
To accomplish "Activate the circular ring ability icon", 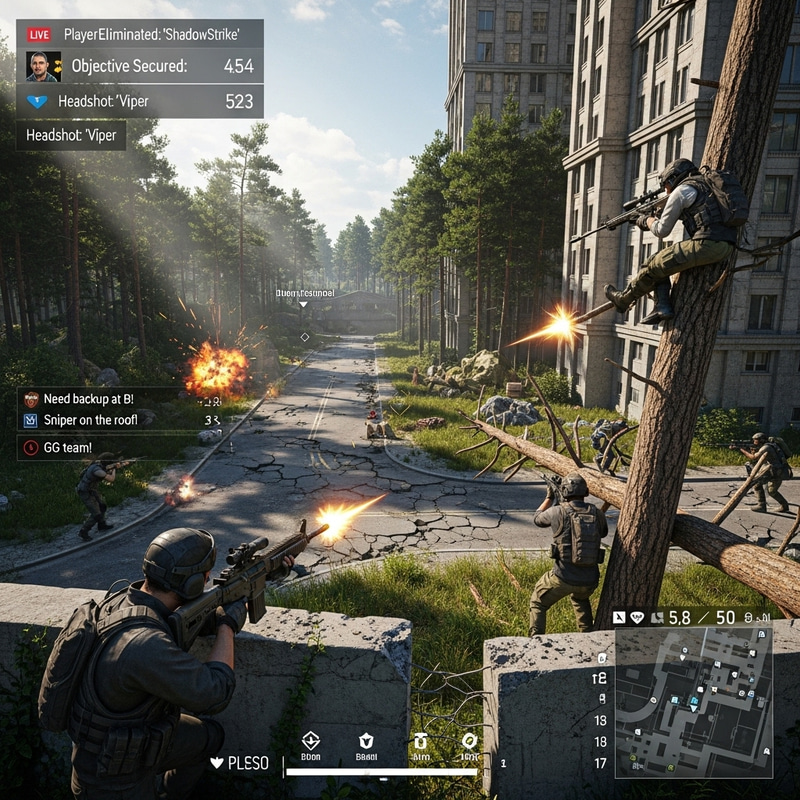I will coord(470,741).
